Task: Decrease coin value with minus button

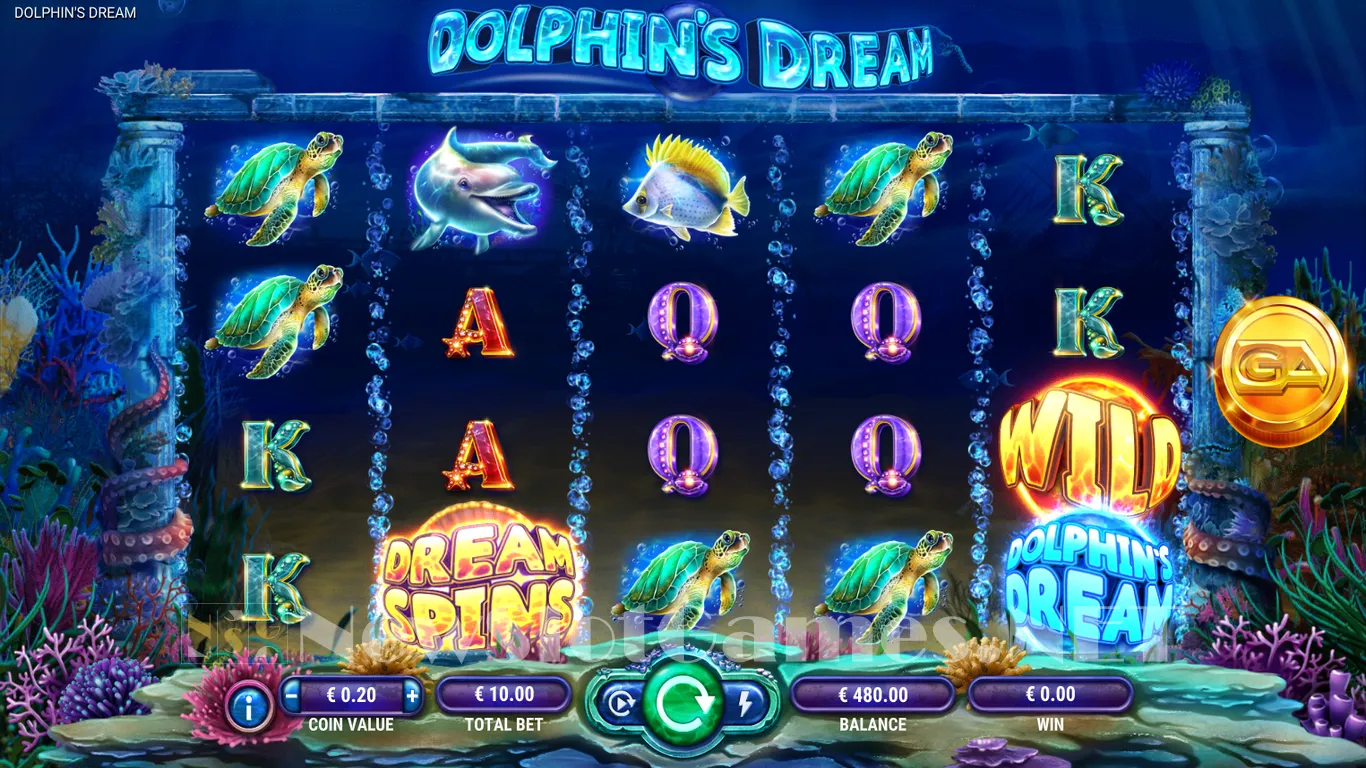Action: [x=291, y=693]
